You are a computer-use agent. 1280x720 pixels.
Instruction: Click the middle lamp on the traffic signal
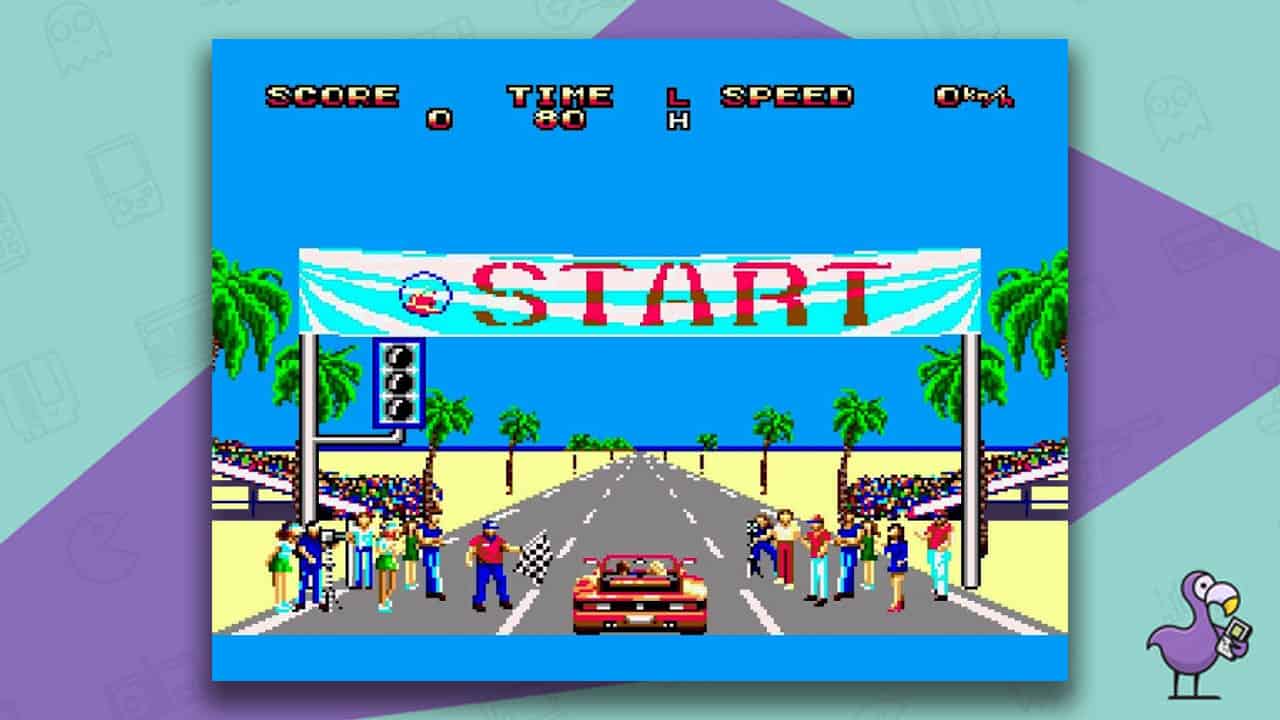click(398, 383)
